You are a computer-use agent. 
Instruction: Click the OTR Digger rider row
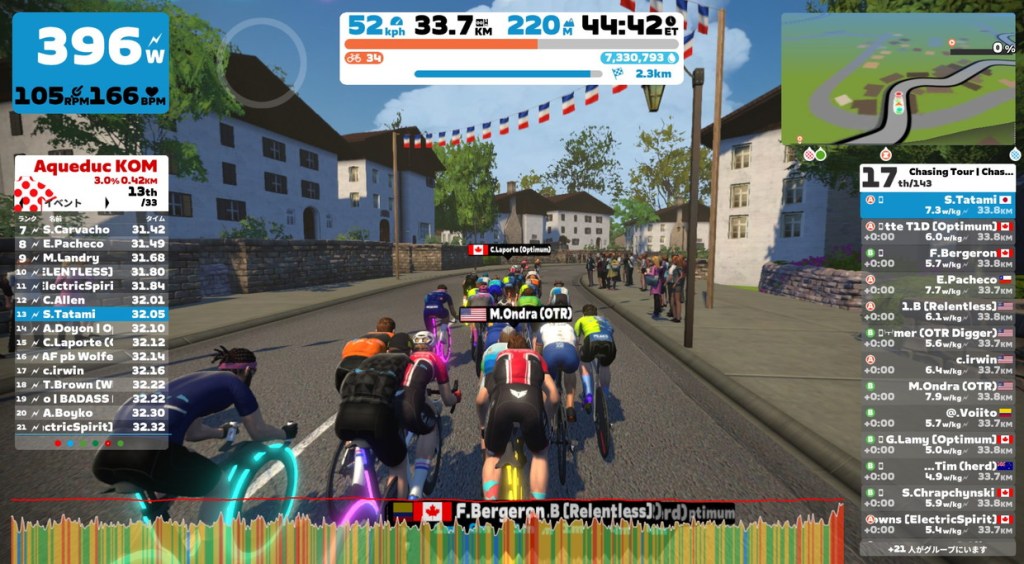click(x=938, y=338)
